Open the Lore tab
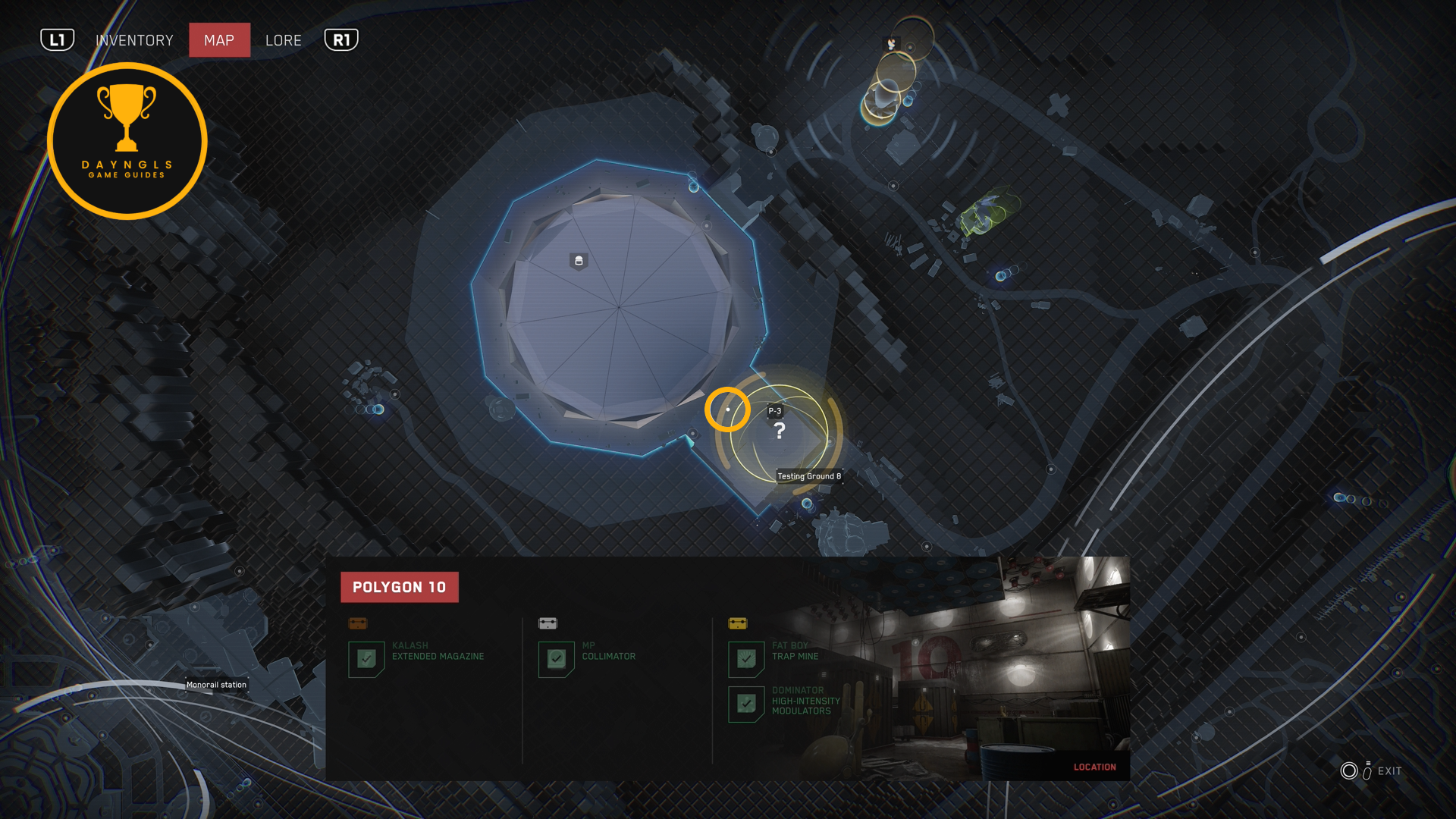1456x819 pixels. pyautogui.click(x=284, y=40)
